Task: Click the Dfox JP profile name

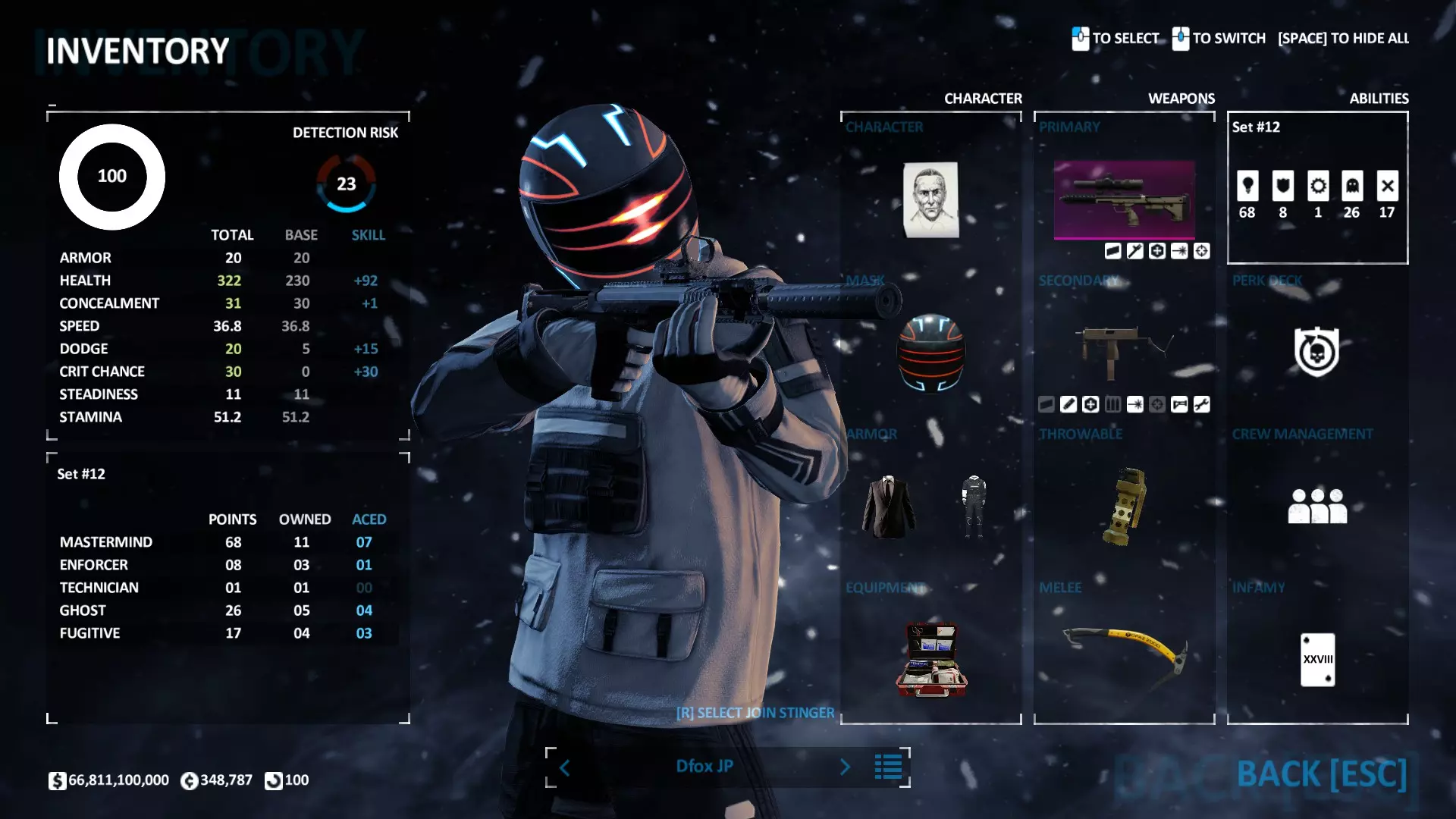Action: [704, 767]
